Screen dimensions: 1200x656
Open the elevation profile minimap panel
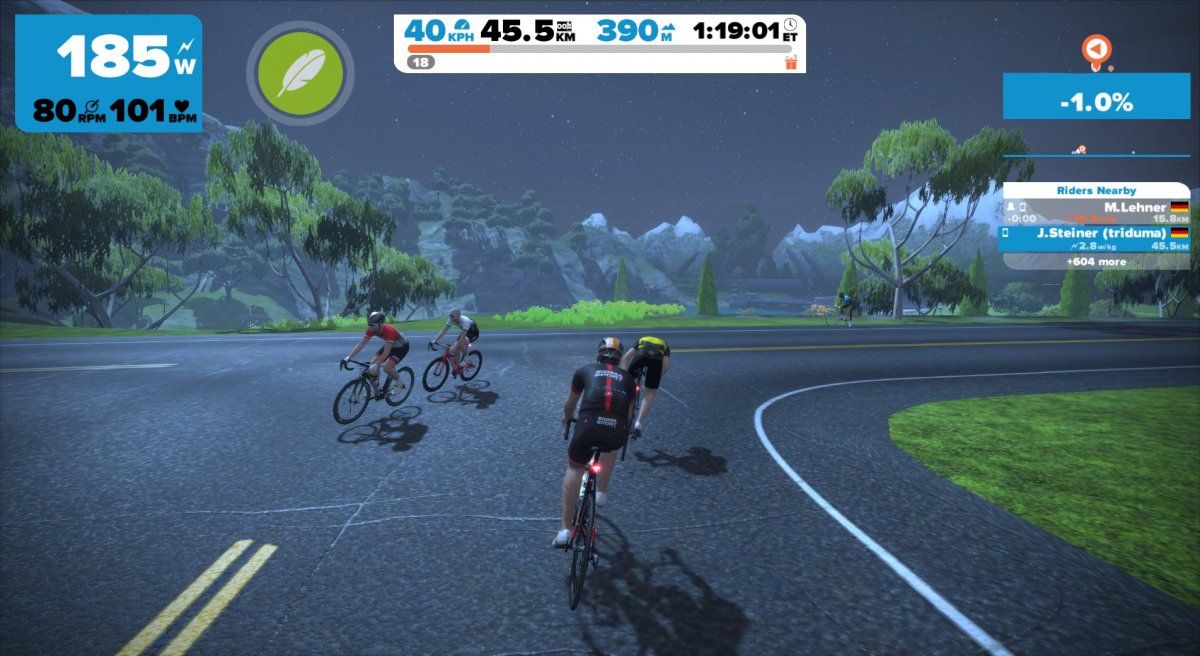(x=1096, y=152)
